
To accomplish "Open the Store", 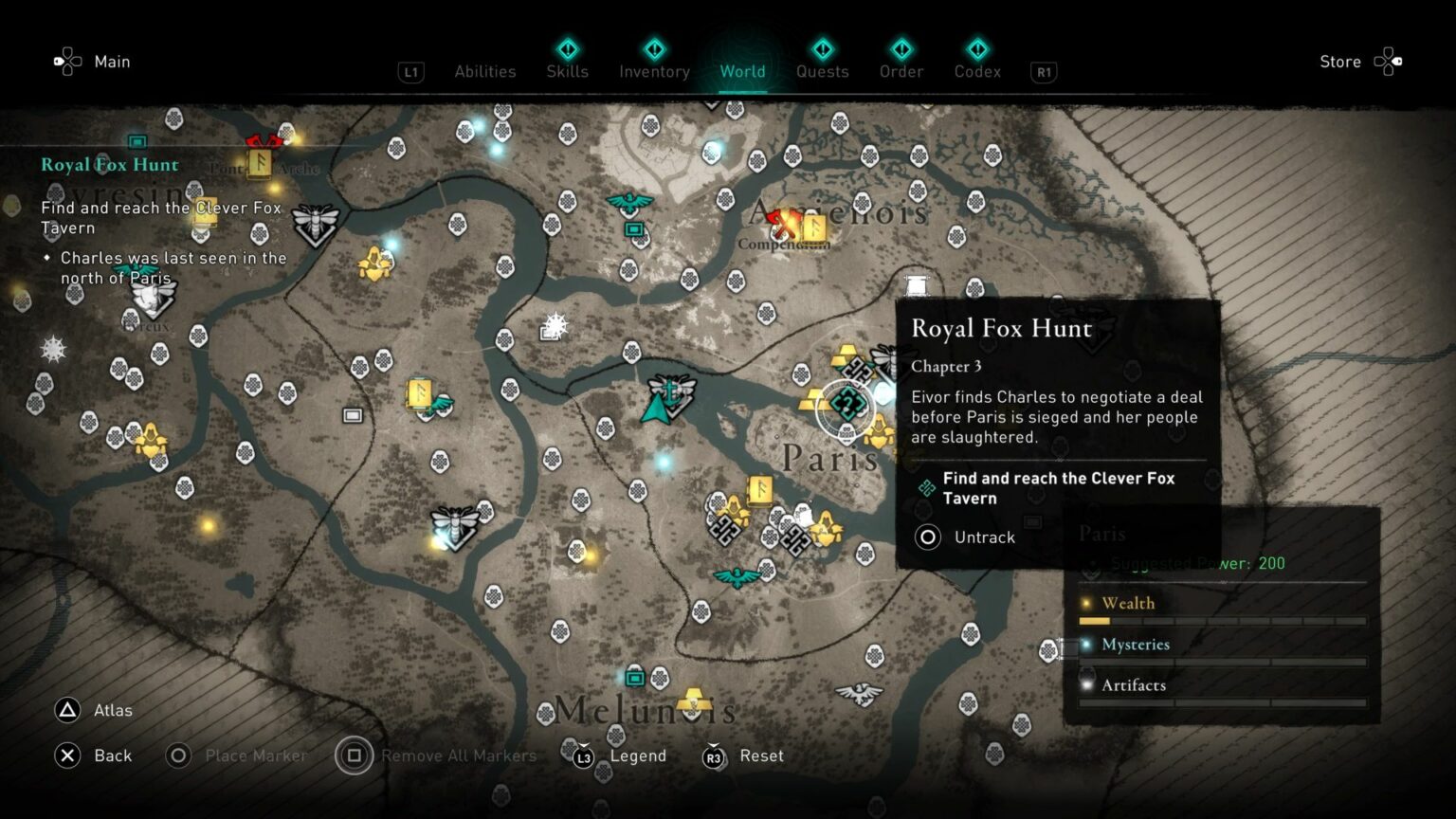I will [x=1339, y=62].
